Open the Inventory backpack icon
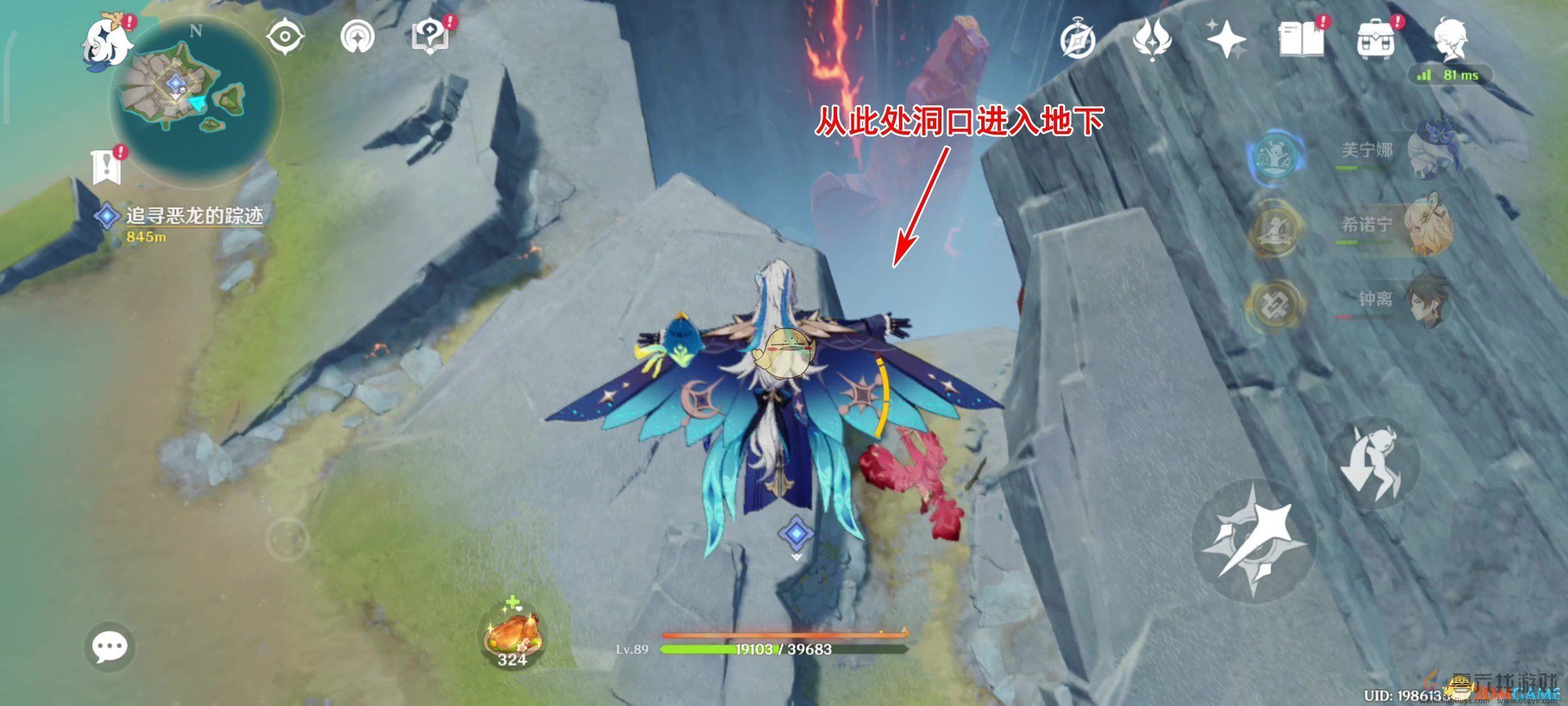Viewport: 1568px width, 706px height. point(1375,39)
